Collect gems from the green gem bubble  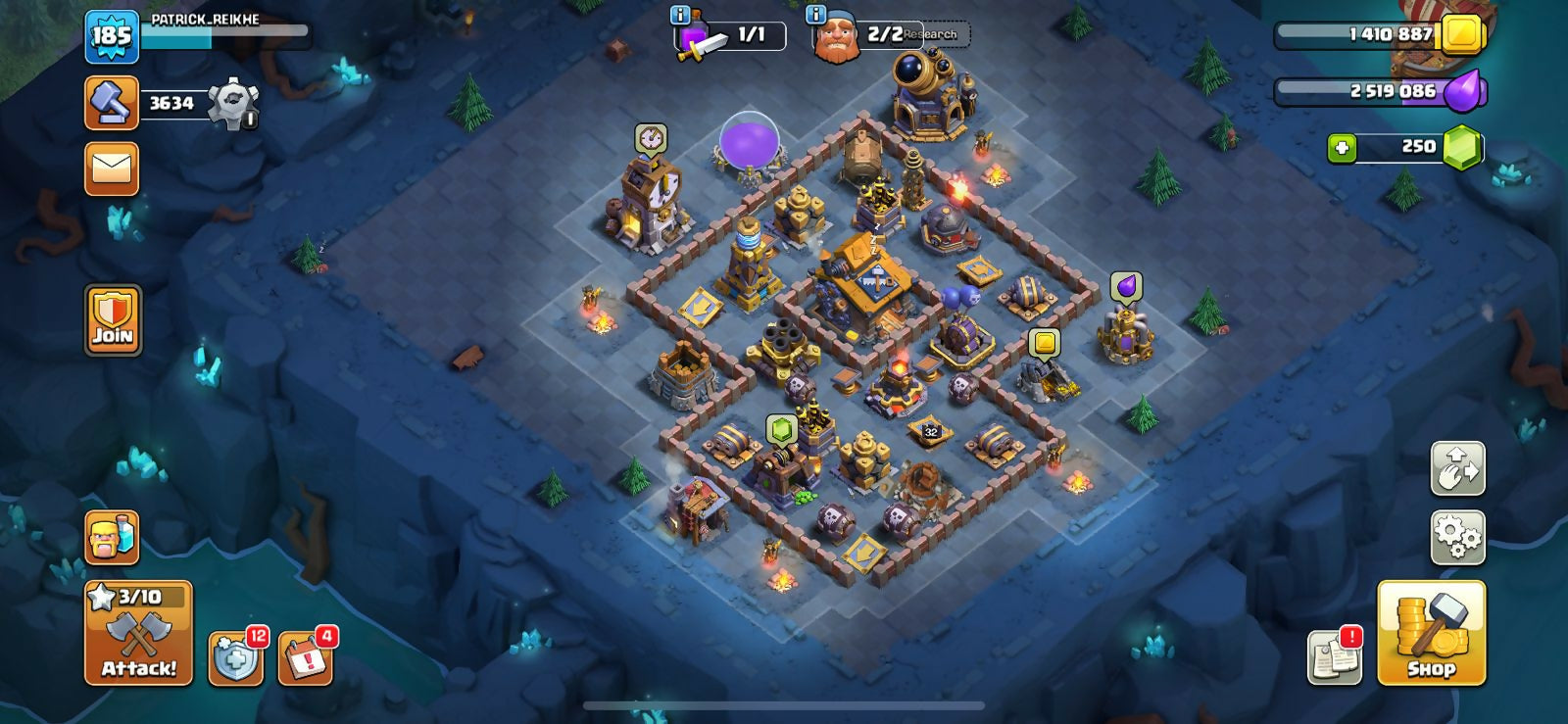pyautogui.click(x=780, y=429)
